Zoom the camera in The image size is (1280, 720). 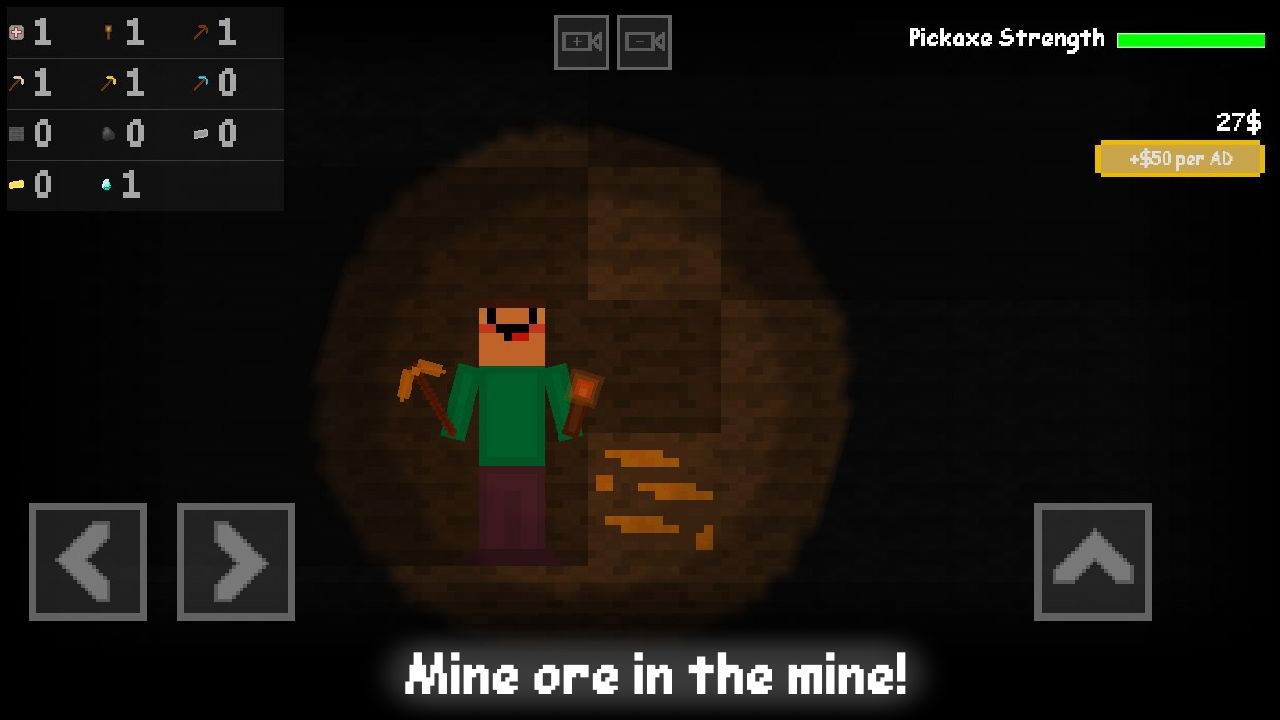581,42
